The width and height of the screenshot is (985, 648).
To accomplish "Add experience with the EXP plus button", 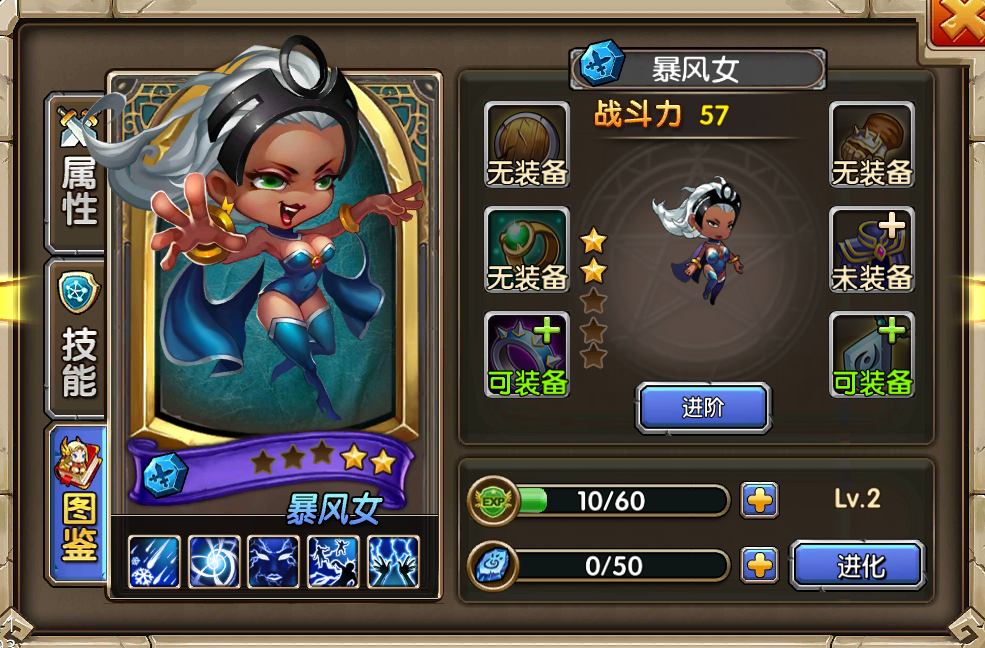I will coord(759,500).
